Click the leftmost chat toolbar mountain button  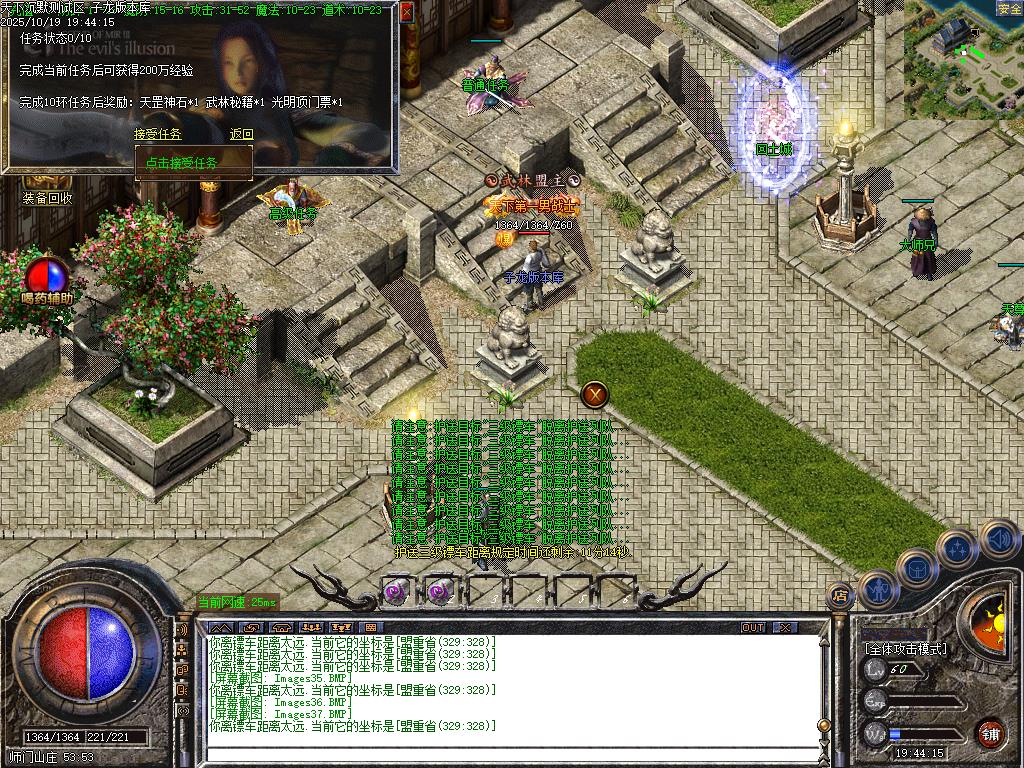219,628
